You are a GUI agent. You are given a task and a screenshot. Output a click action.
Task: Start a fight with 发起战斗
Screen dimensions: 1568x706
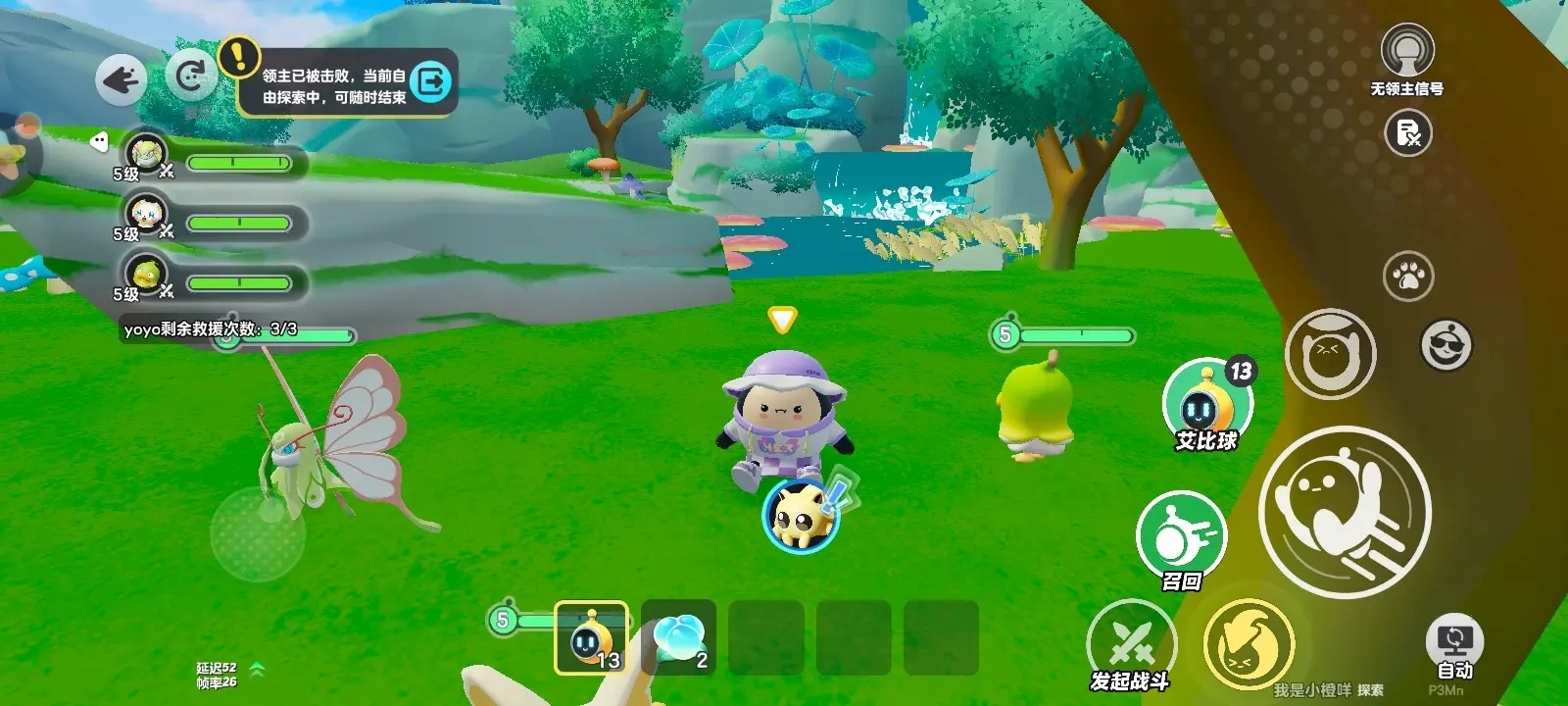click(1130, 642)
